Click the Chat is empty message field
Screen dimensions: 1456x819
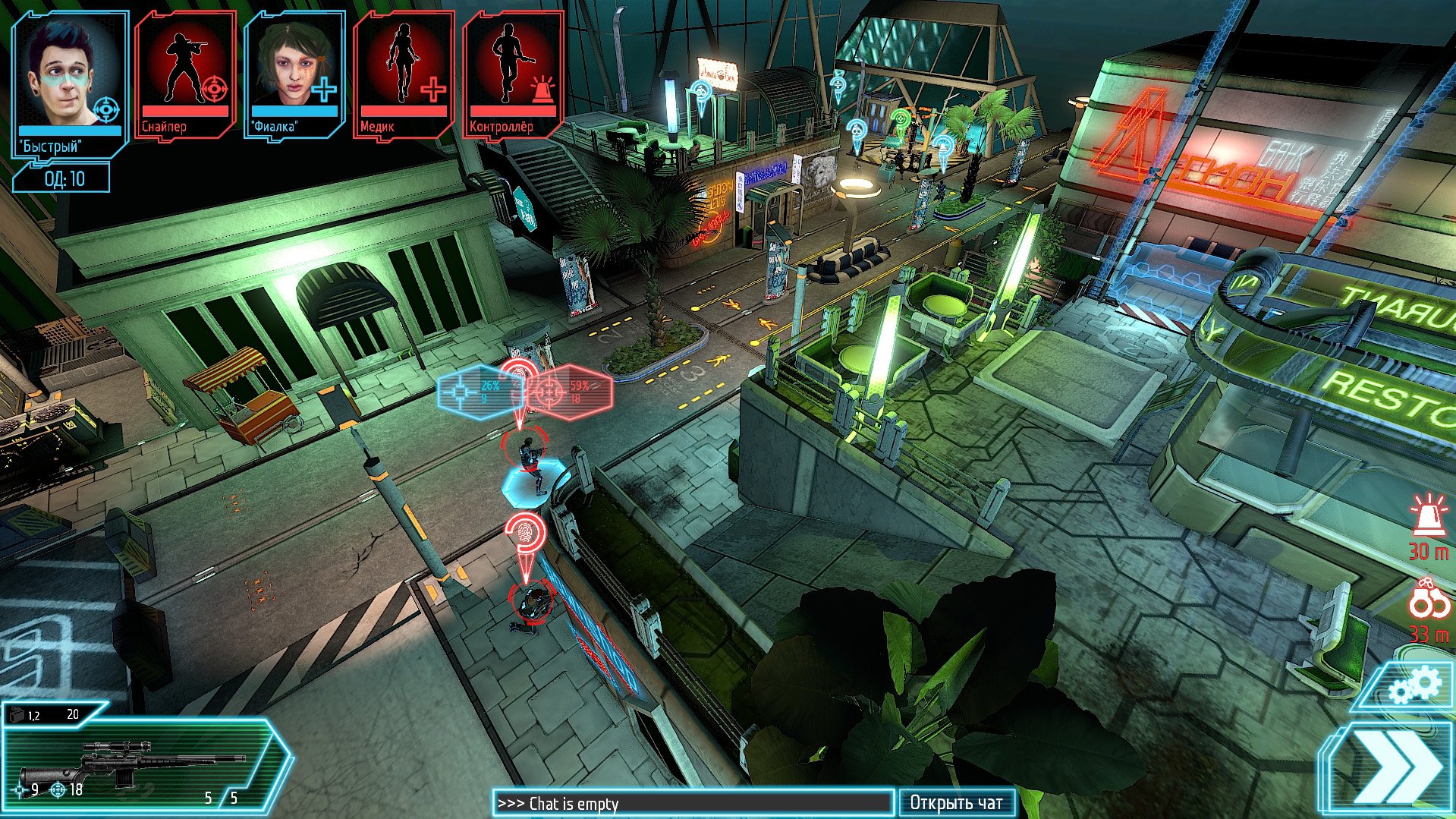coord(694,803)
